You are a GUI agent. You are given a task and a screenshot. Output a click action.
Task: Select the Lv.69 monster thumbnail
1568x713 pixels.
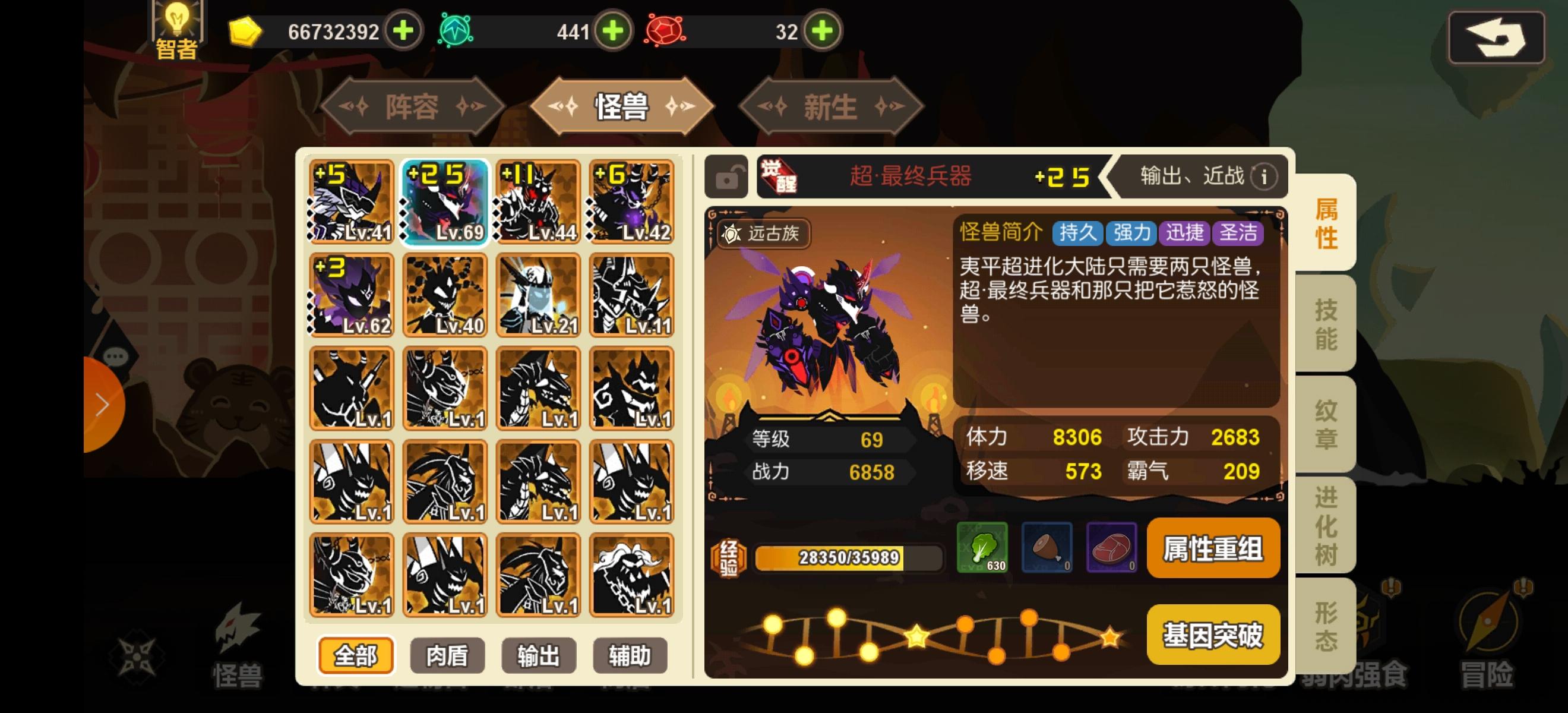point(444,203)
